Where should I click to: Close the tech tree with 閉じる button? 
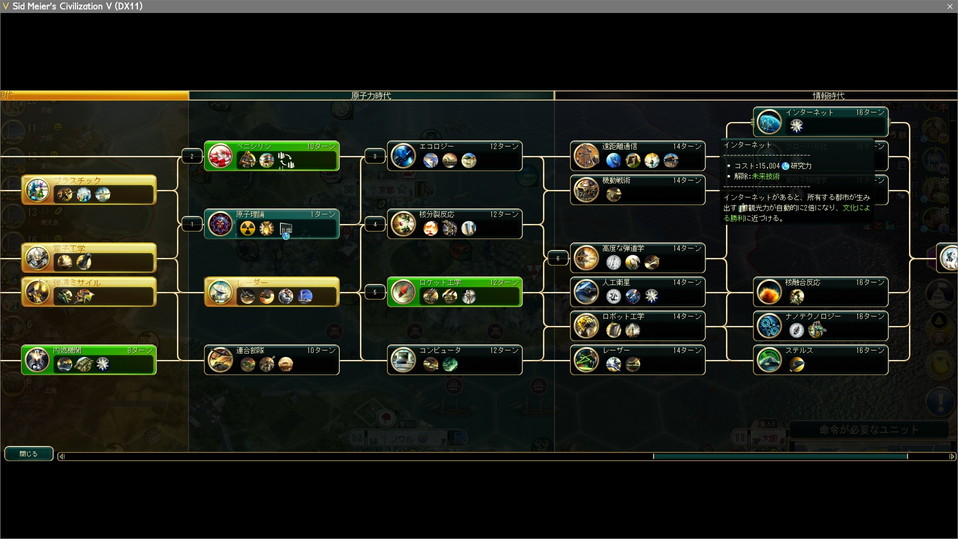click(28, 453)
